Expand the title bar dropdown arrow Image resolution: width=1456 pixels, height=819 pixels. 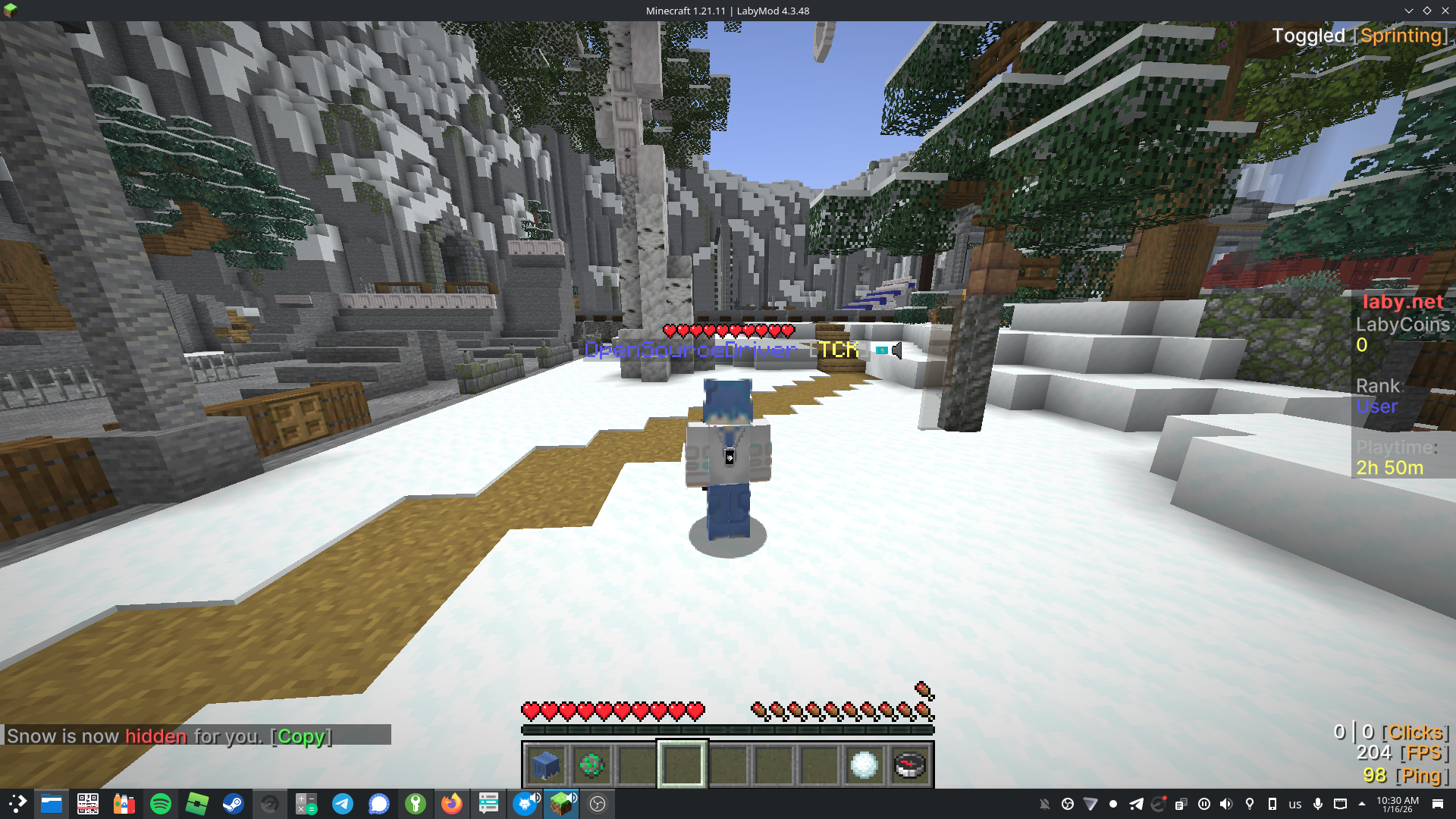[x=1409, y=11]
